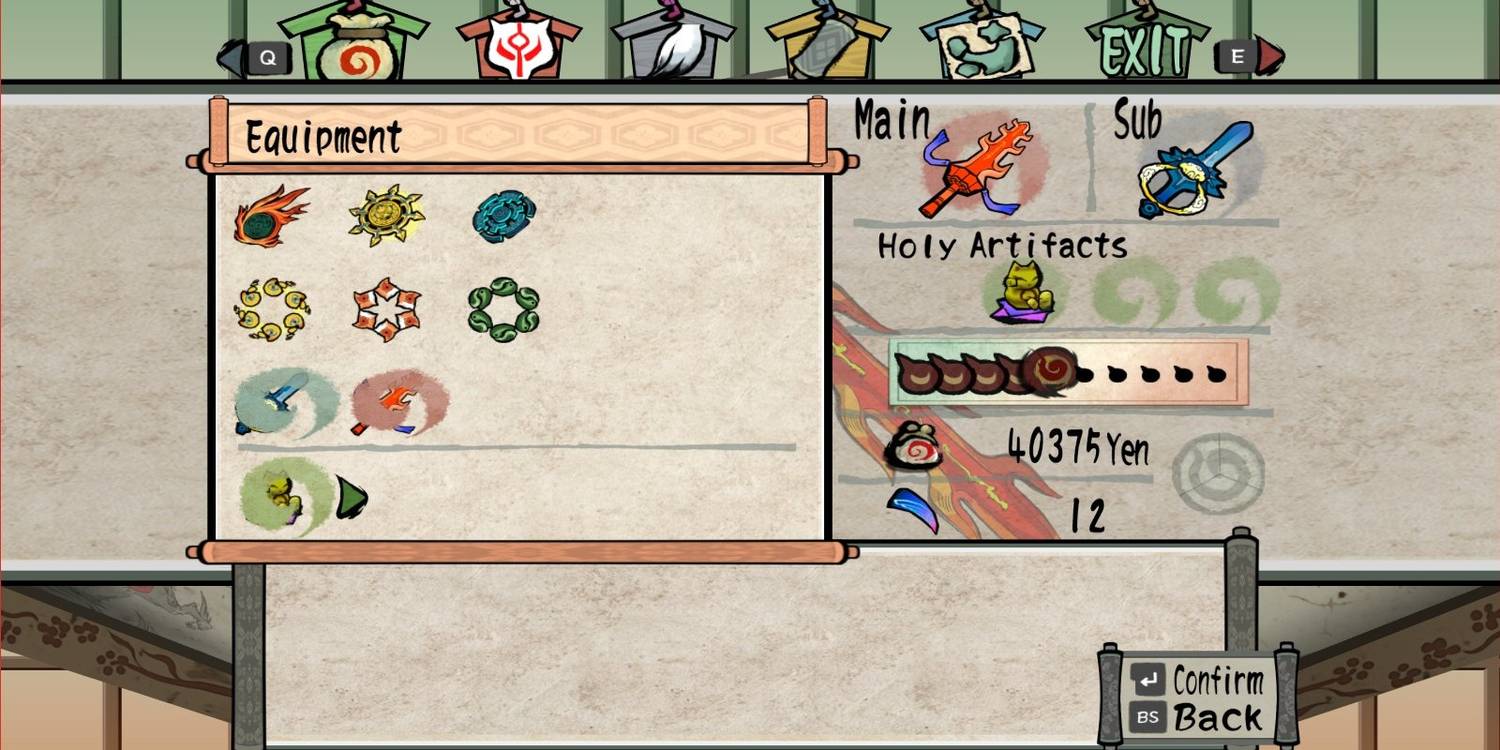Select the red glaive weapon
The height and width of the screenshot is (750, 1500).
pos(400,403)
